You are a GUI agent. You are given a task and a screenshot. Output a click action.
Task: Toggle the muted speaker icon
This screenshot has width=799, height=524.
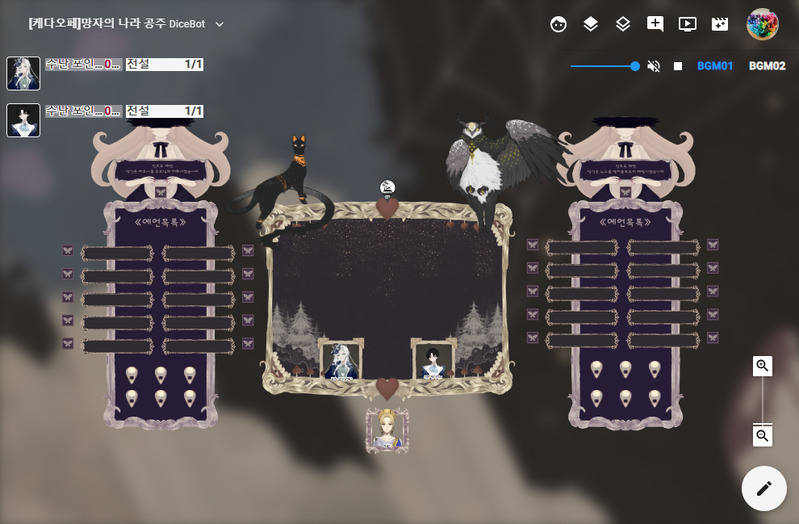654,66
